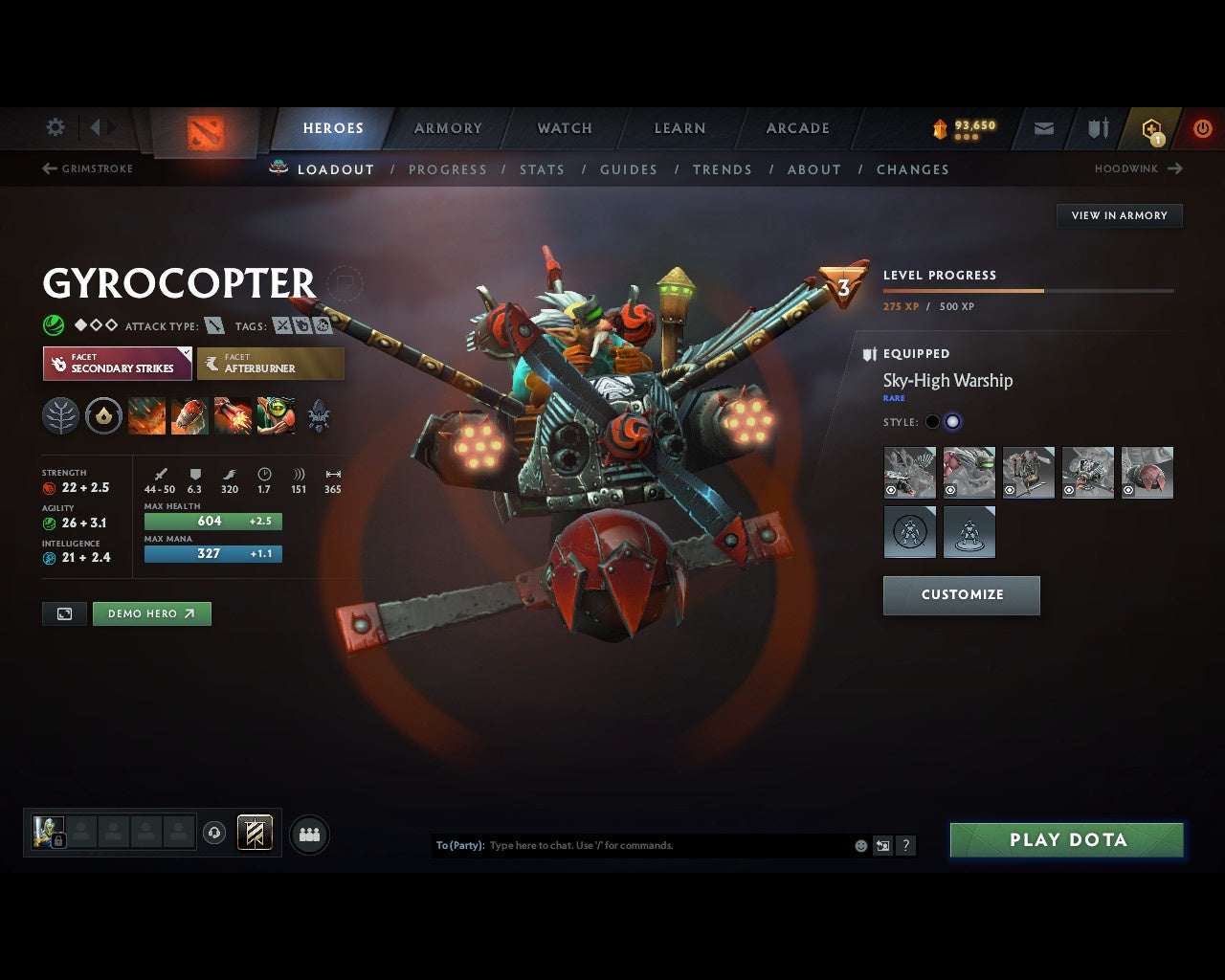Viewport: 1225px width, 980px height.
Task: Click the Aghanim's Shard upgrade icon
Action: tap(320, 415)
